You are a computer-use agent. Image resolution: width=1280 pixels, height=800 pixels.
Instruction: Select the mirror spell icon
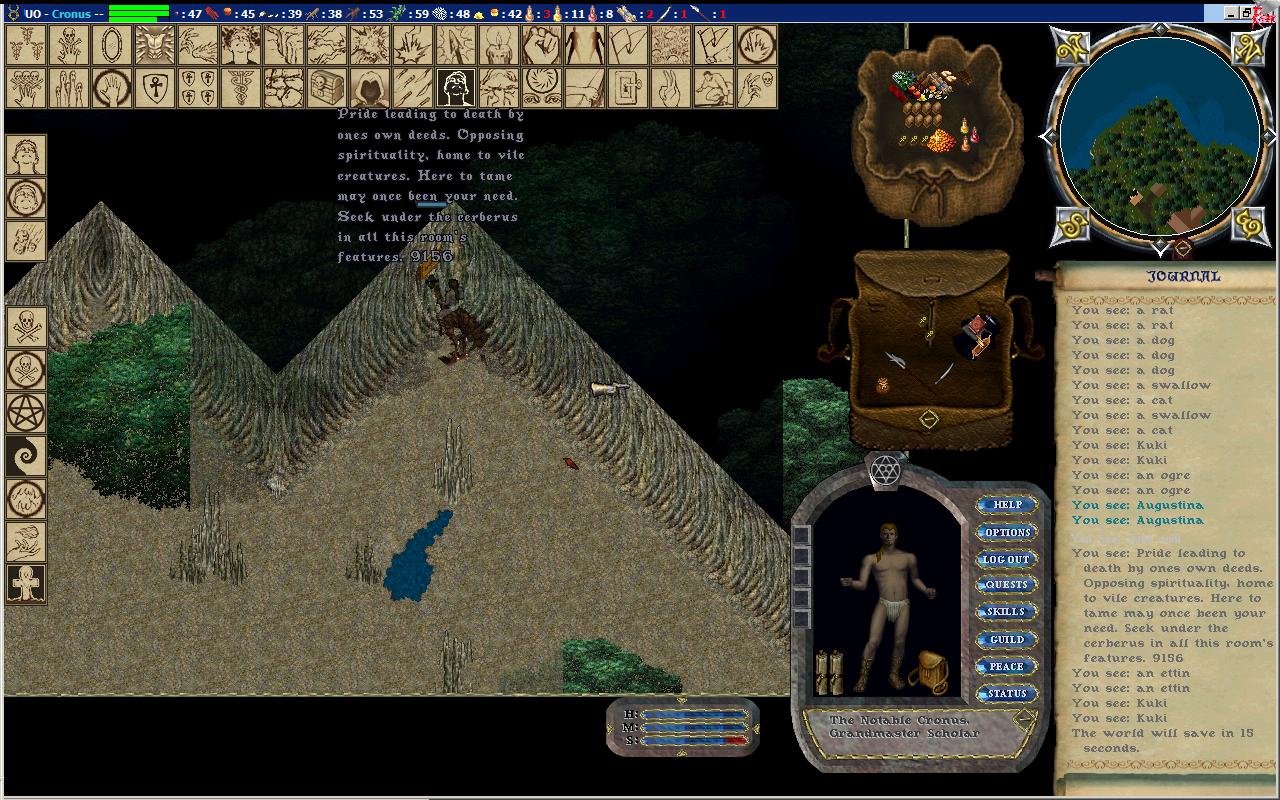(x=112, y=46)
